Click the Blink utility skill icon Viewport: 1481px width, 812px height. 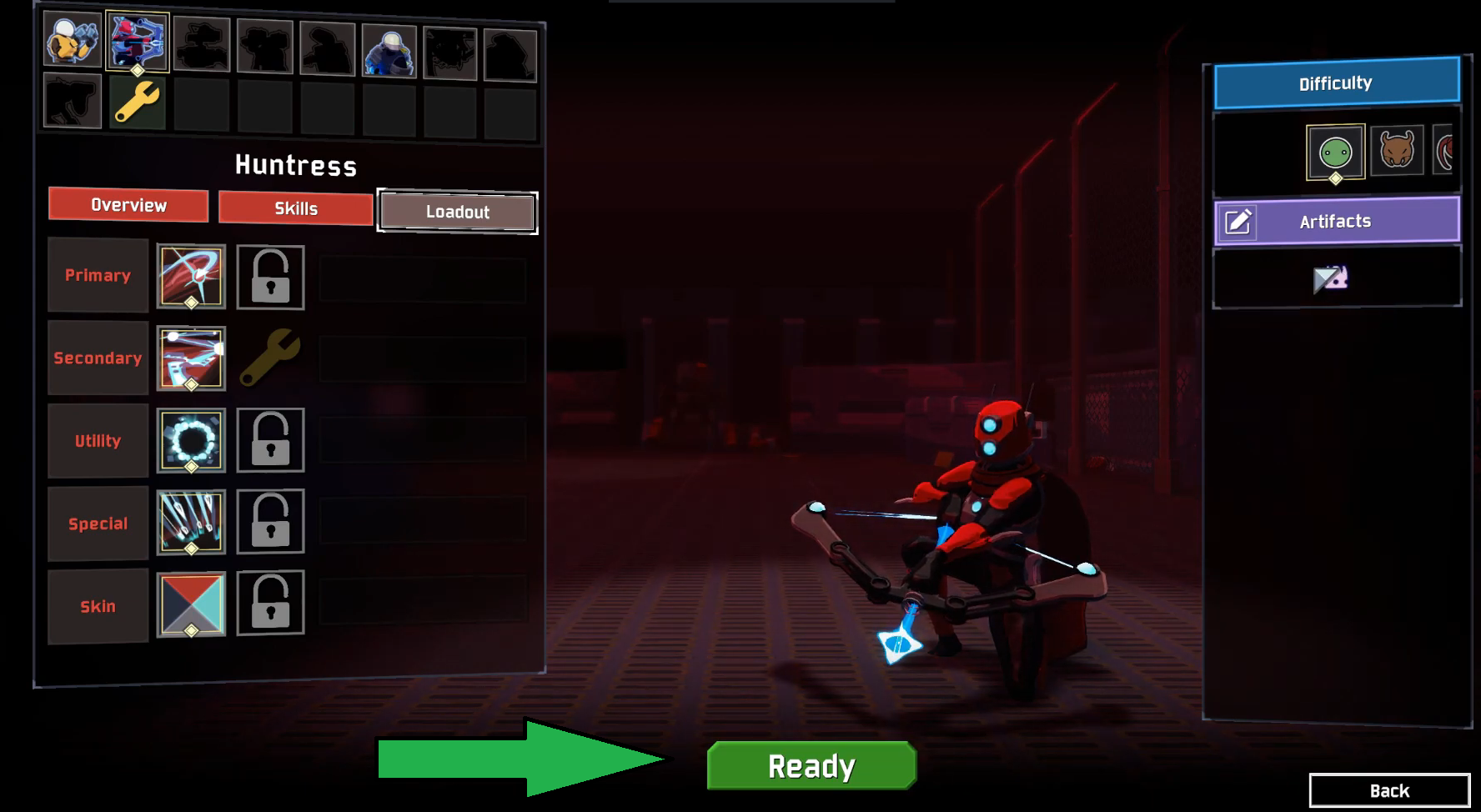pyautogui.click(x=190, y=441)
